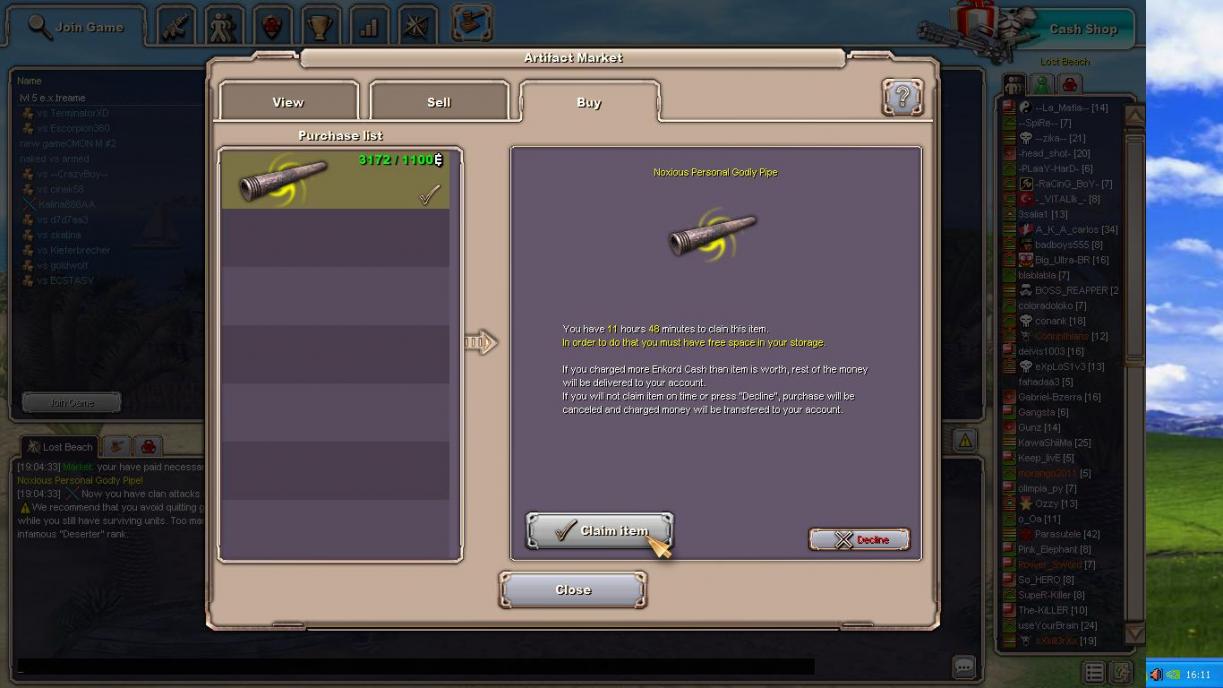The image size is (1223, 688).
Task: Switch to the View tab
Action: click(288, 102)
